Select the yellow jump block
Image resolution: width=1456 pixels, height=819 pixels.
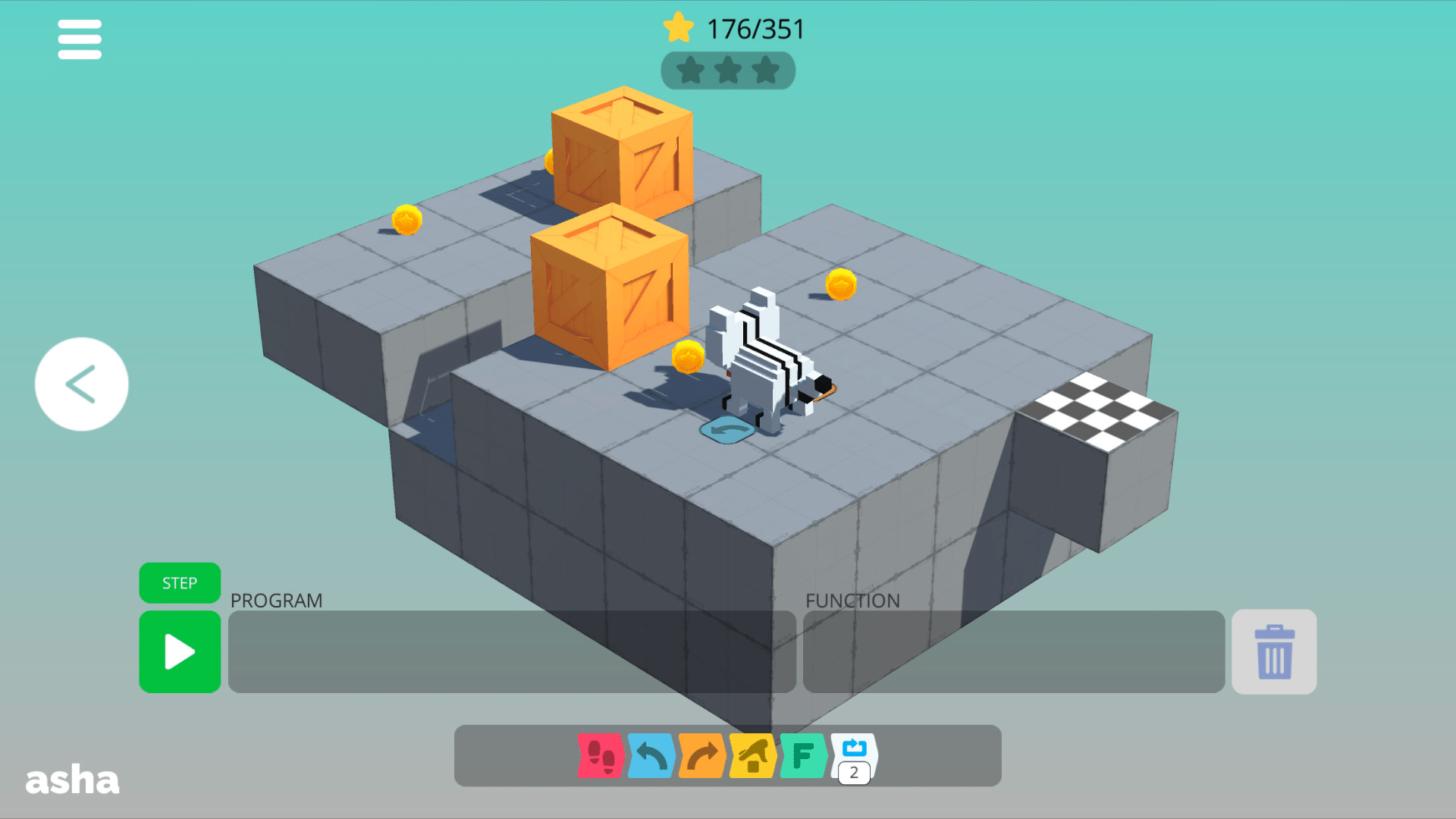752,756
